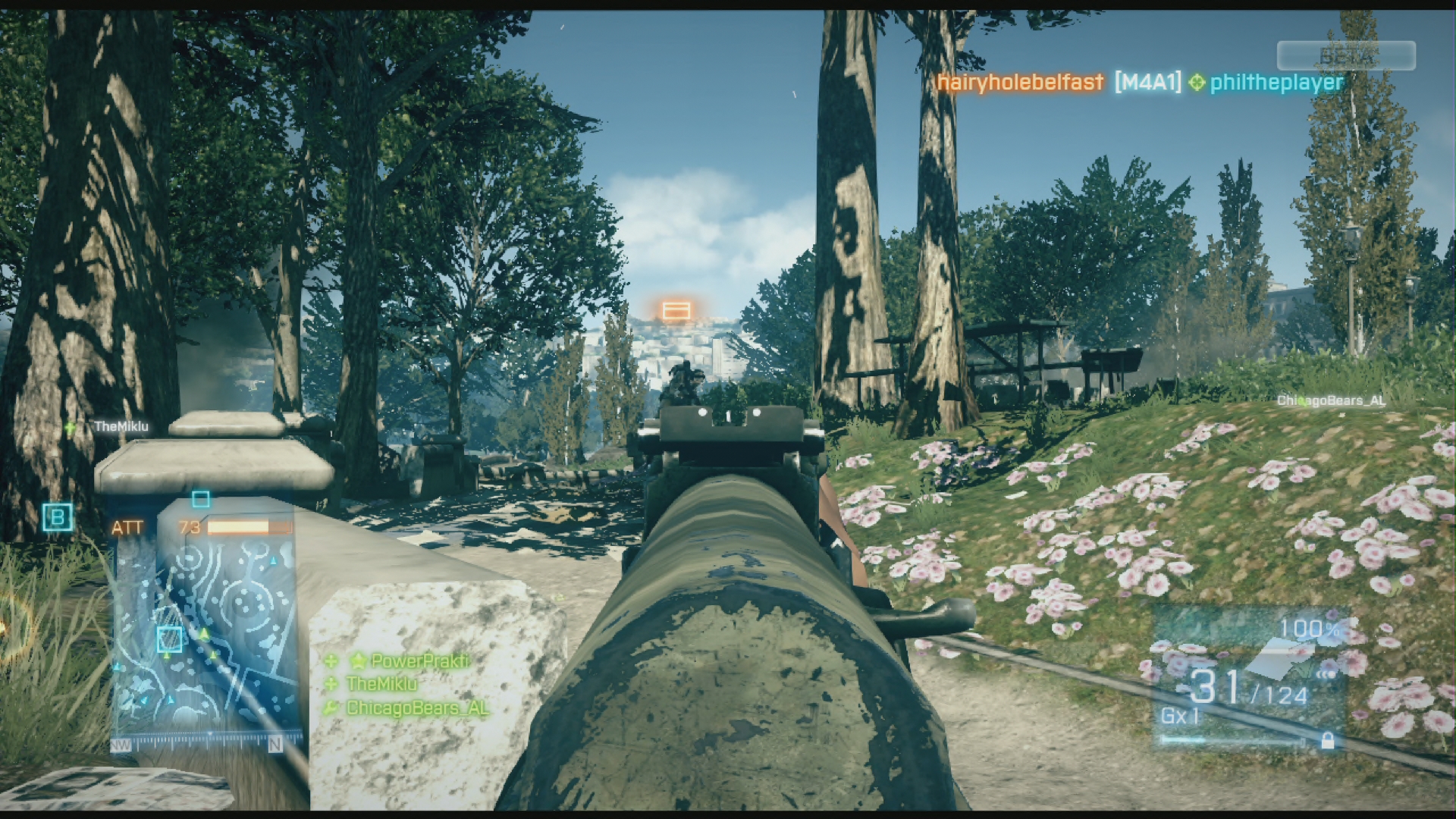Select the B objective marker

pos(58,518)
